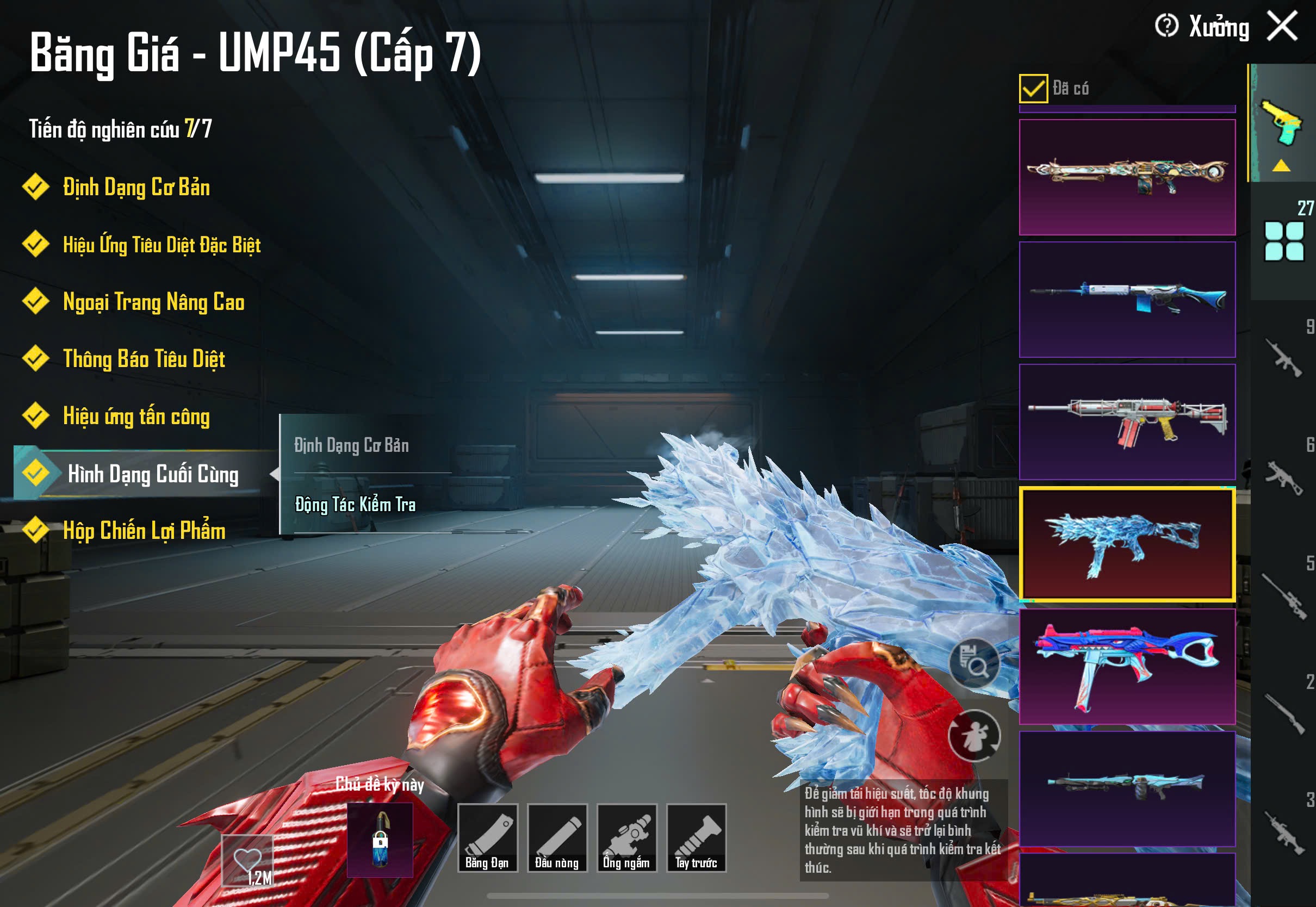This screenshot has width=1316, height=907.
Task: Open the Ống ngắm scope attachment slot
Action: (626, 837)
